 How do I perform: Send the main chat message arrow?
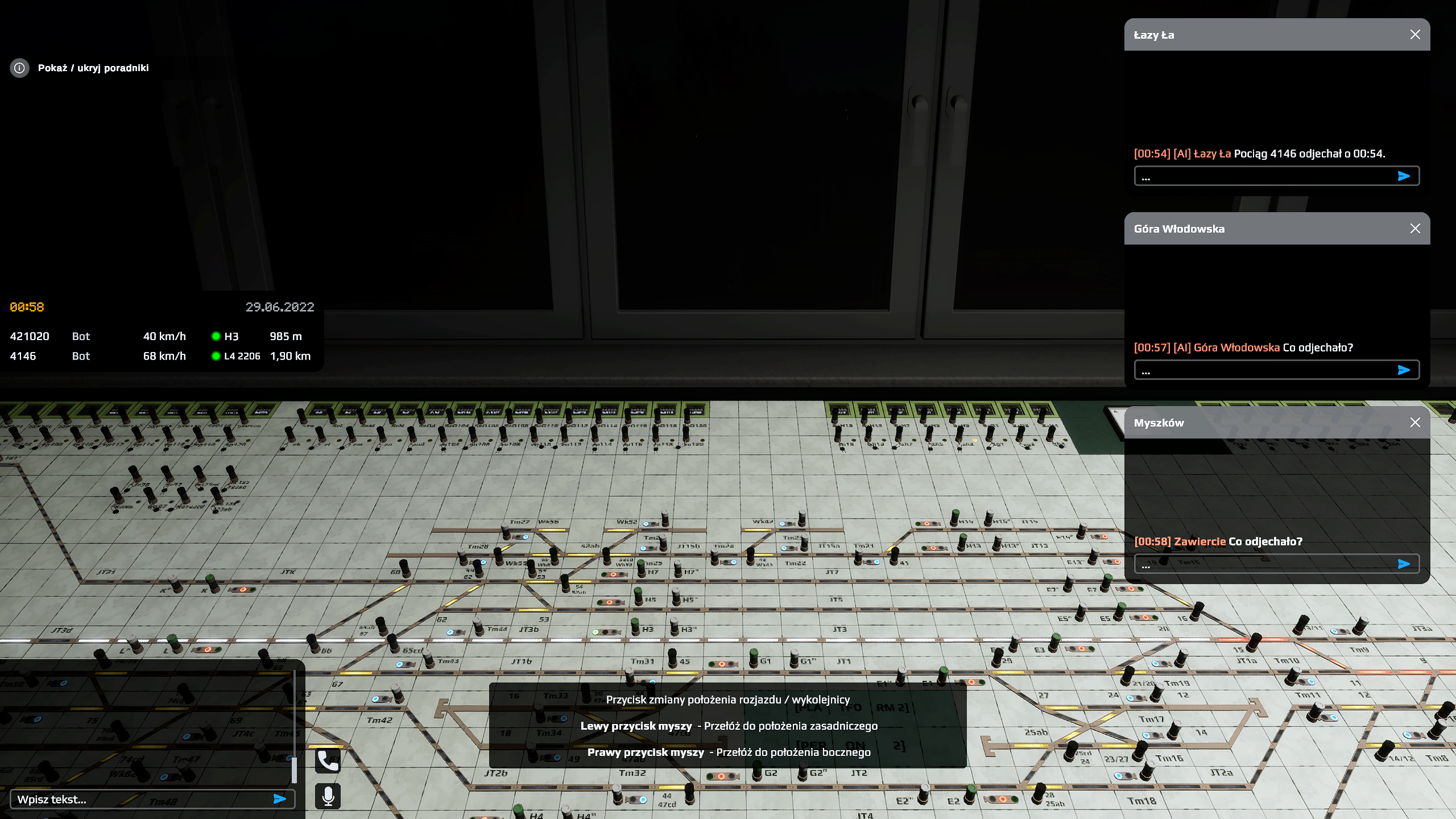click(279, 799)
